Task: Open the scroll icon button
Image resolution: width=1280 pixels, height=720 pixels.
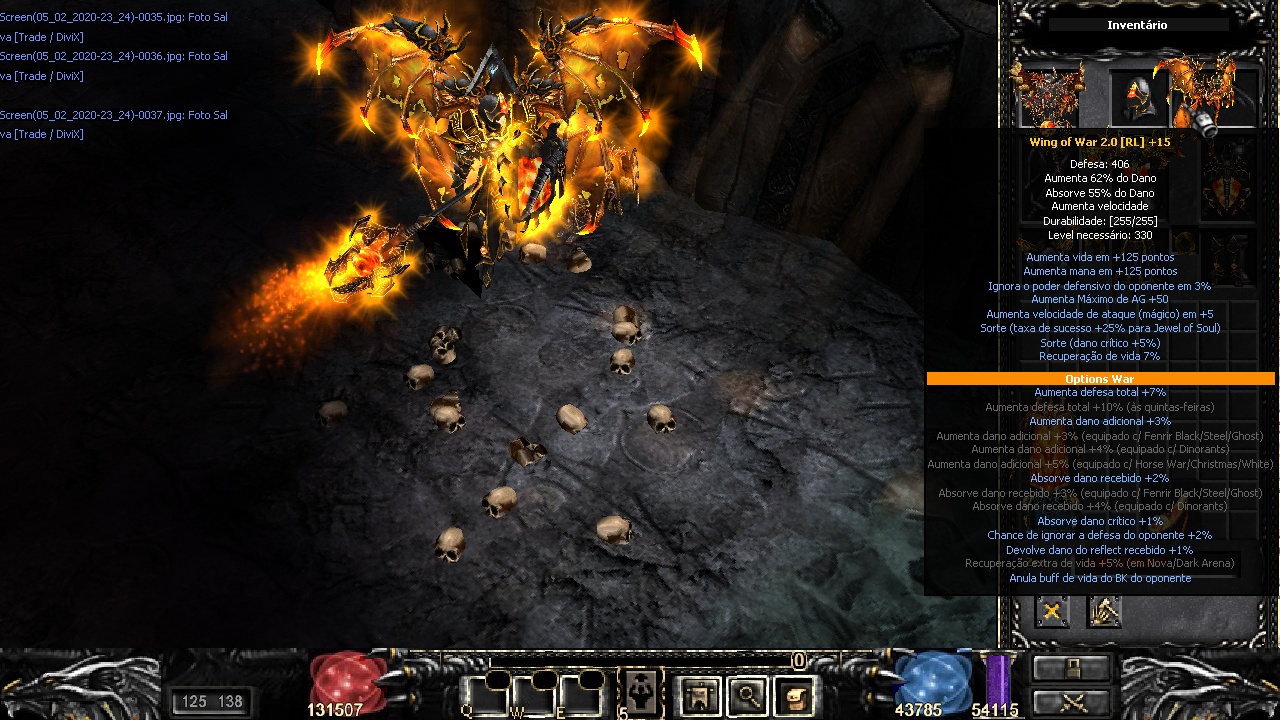Action: [794, 696]
